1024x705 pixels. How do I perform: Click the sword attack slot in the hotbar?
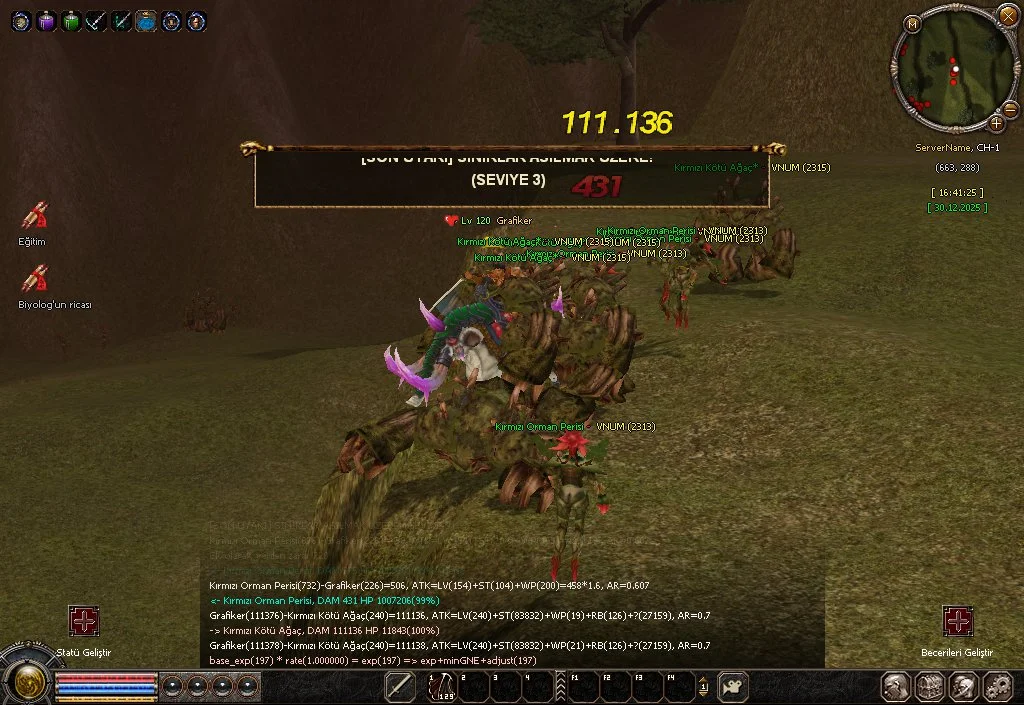pos(400,687)
